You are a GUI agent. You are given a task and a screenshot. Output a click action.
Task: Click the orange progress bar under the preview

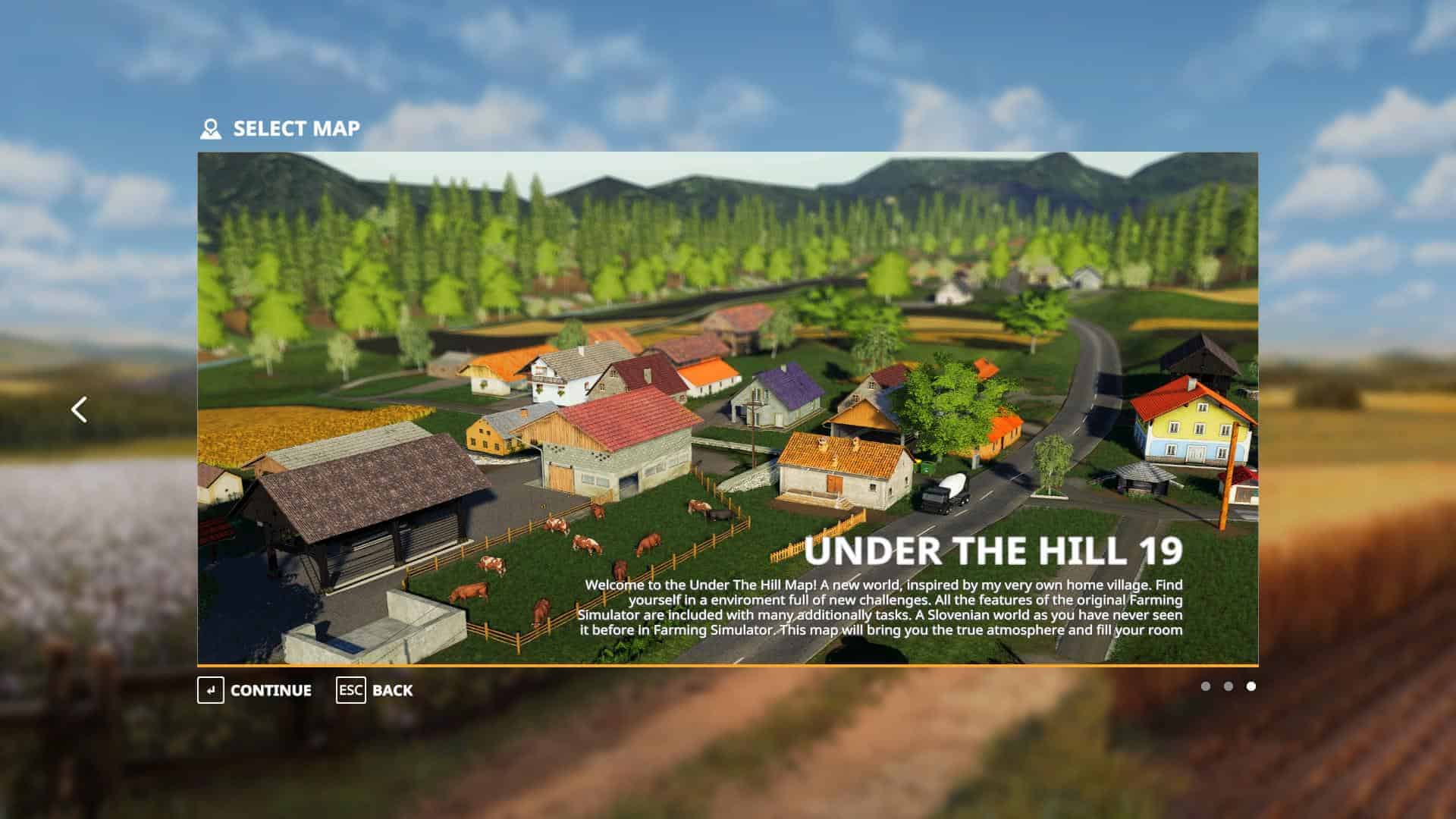pyautogui.click(x=728, y=664)
